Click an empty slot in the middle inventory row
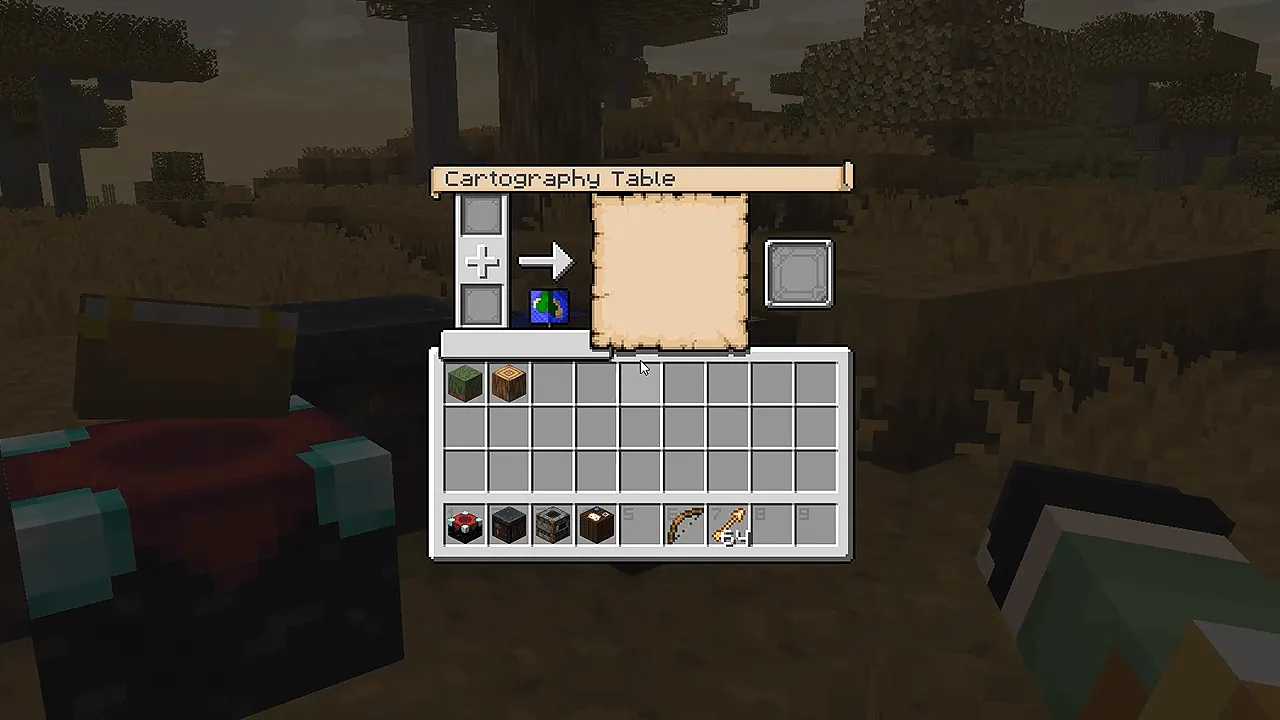 [640, 427]
